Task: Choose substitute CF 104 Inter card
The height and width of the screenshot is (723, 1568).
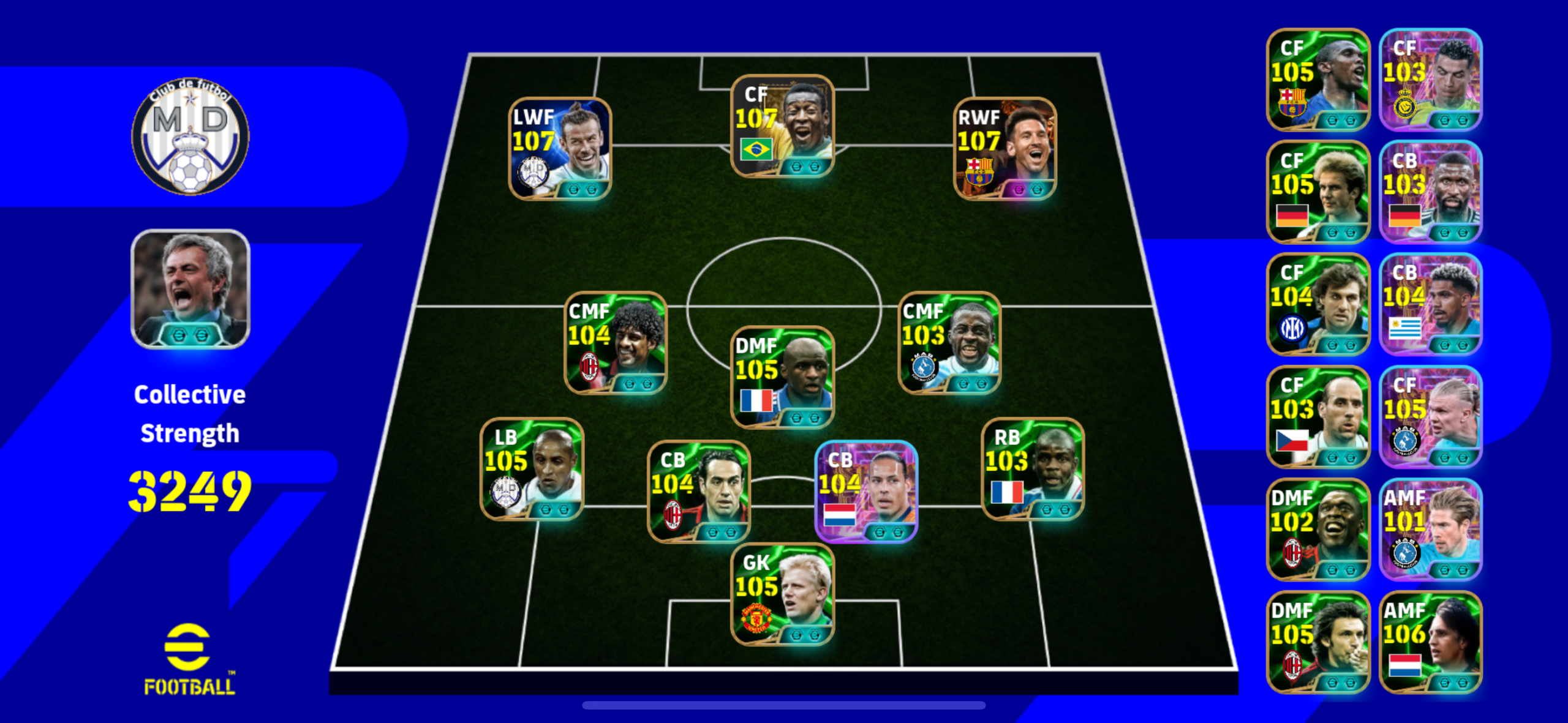Action: [x=1317, y=304]
